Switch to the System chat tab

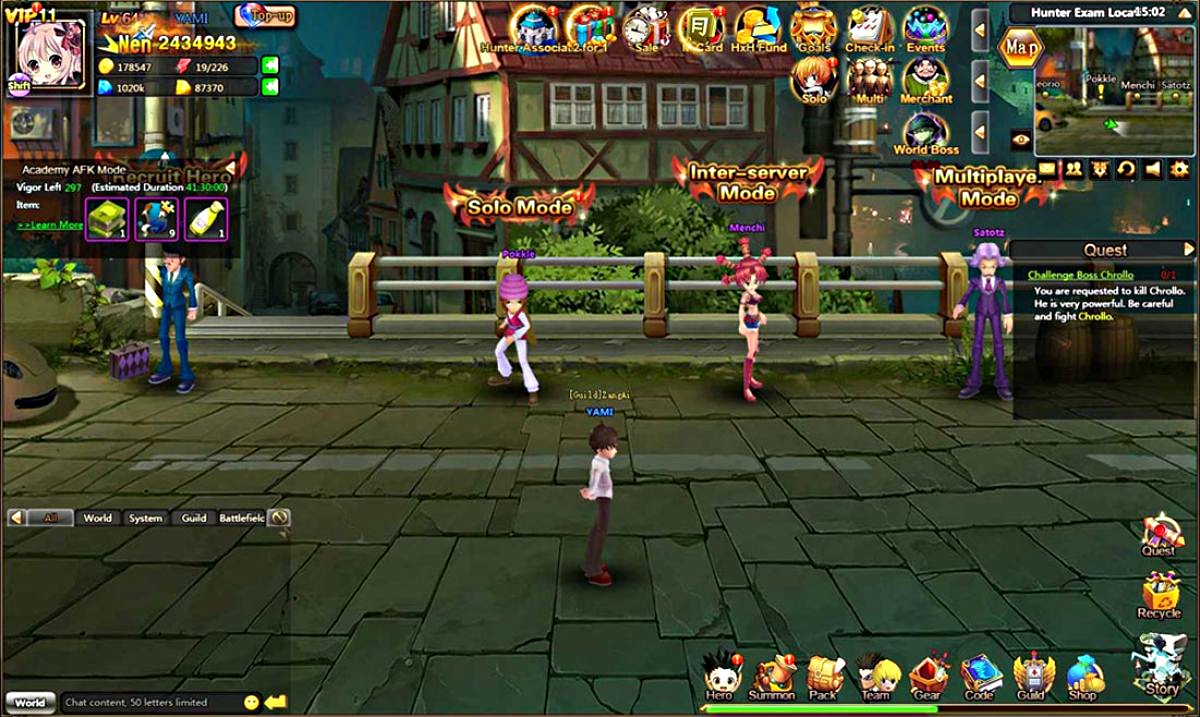coord(145,518)
